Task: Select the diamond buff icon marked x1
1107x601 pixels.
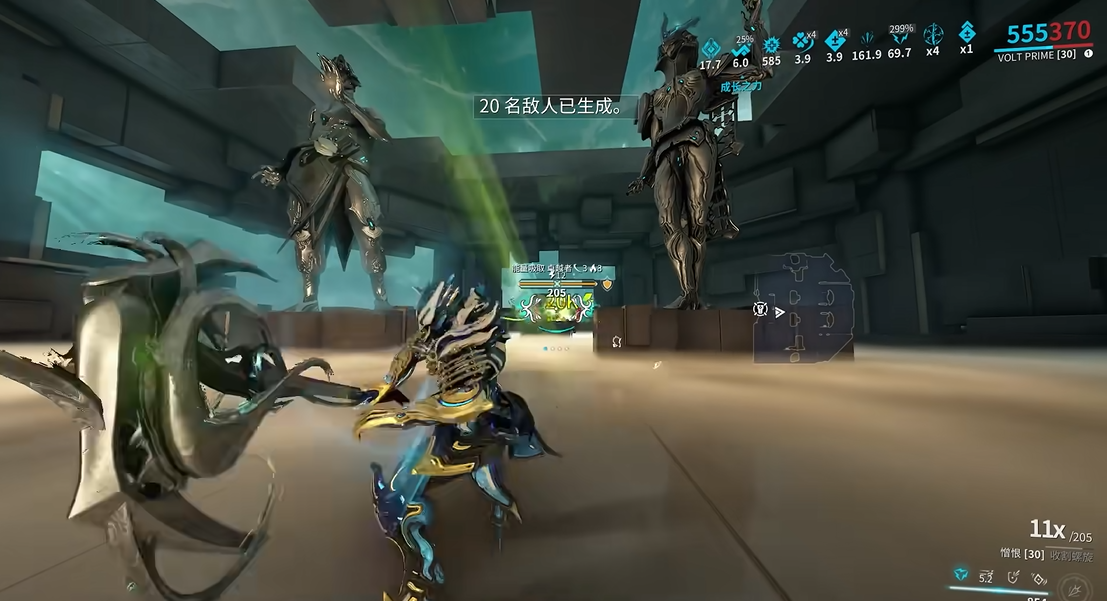Action: (x=966, y=32)
